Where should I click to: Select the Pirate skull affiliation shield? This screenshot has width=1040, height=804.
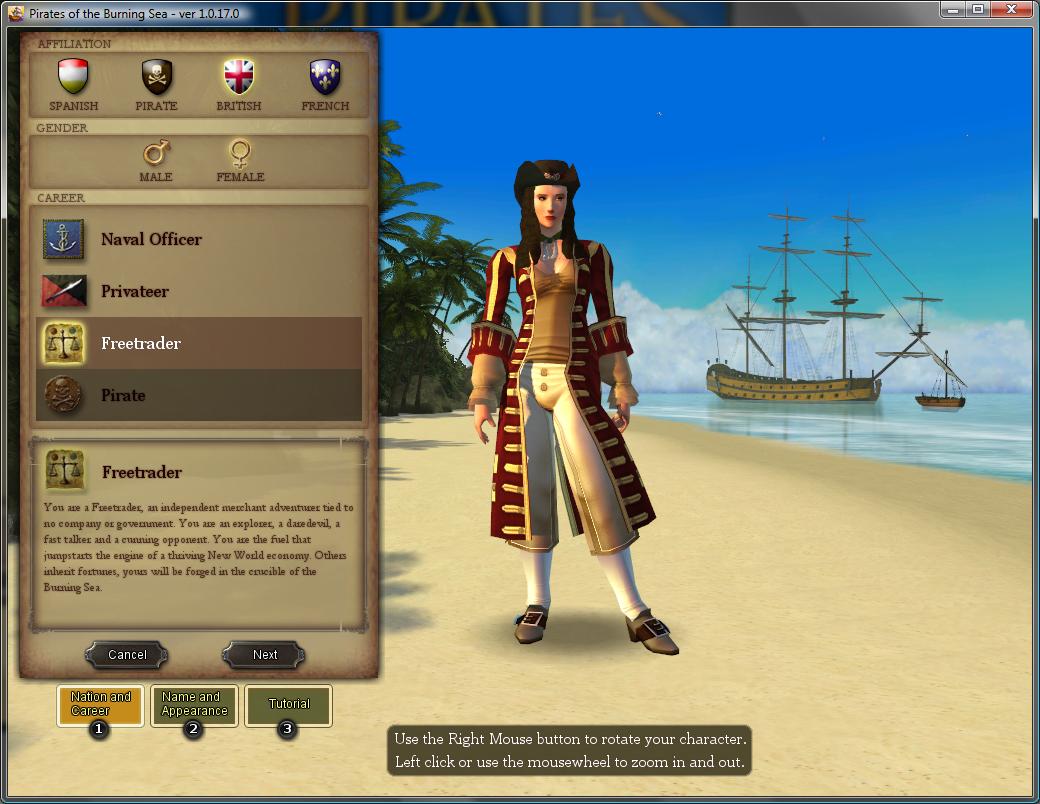tap(156, 77)
